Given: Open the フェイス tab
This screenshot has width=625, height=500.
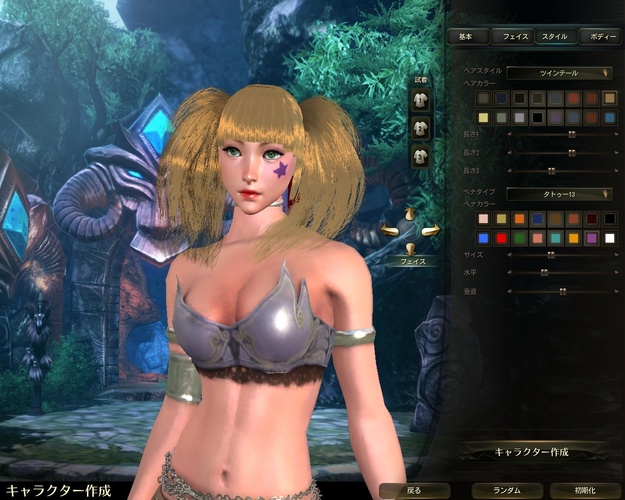Looking at the screenshot, I should coord(514,36).
